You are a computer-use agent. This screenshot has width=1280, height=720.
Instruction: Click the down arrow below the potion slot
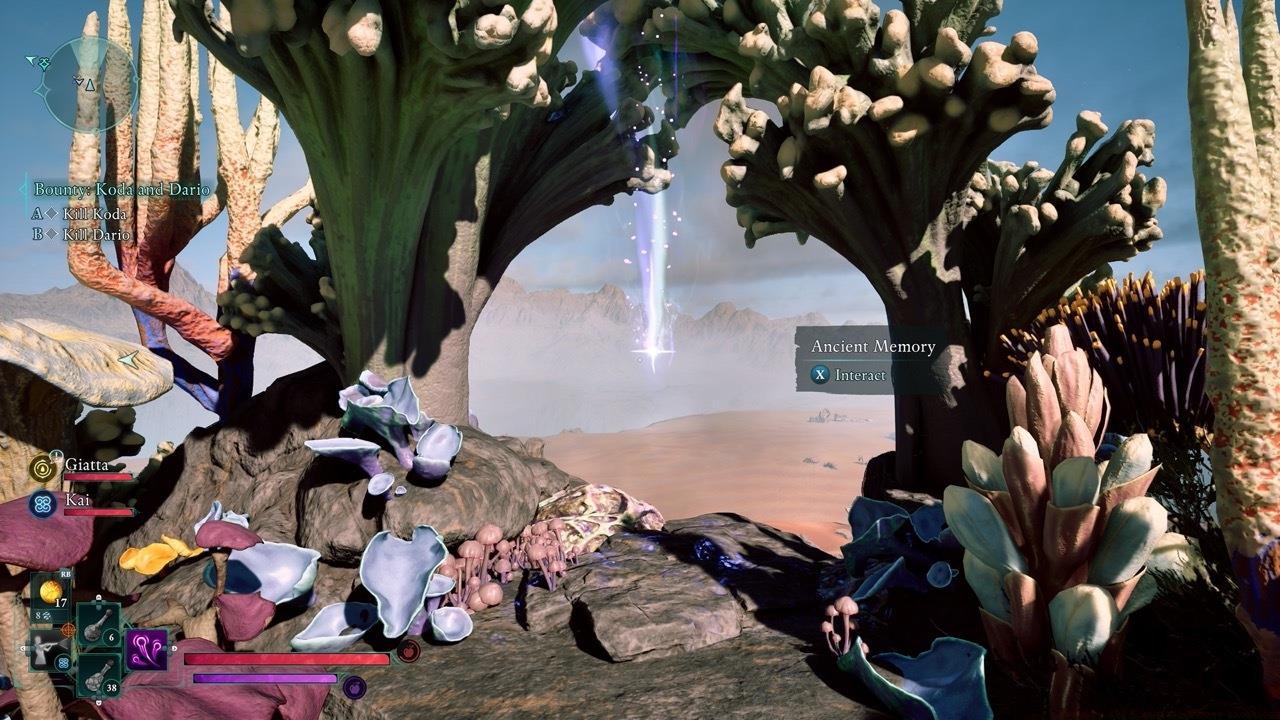(x=99, y=701)
